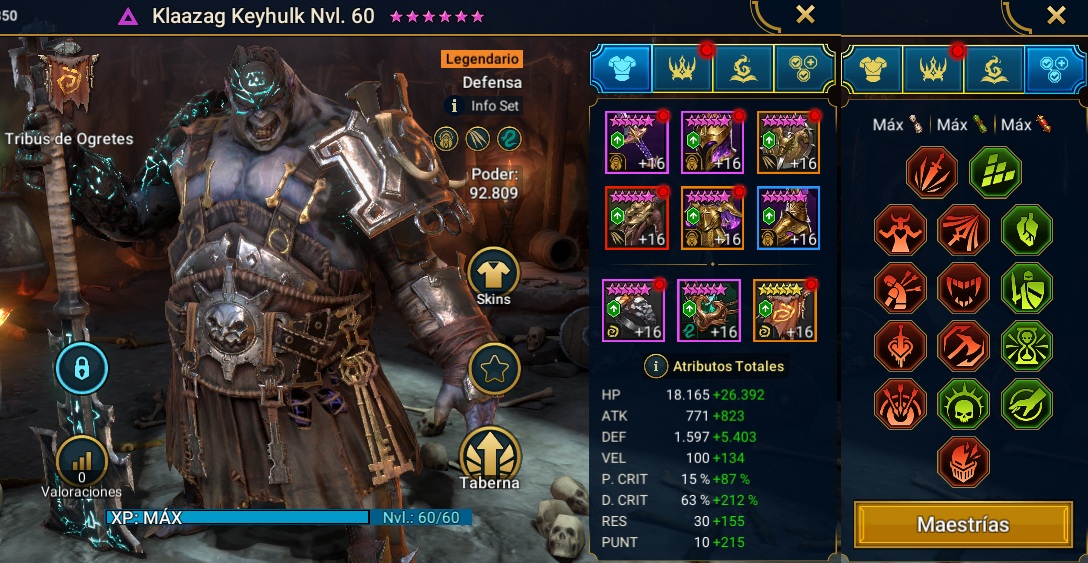Select the equipped golden helmet slot

(712, 142)
